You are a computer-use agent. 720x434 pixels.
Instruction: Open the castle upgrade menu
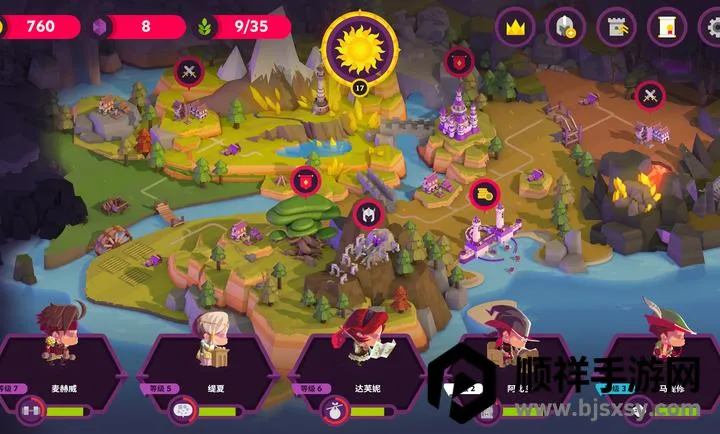(616, 27)
